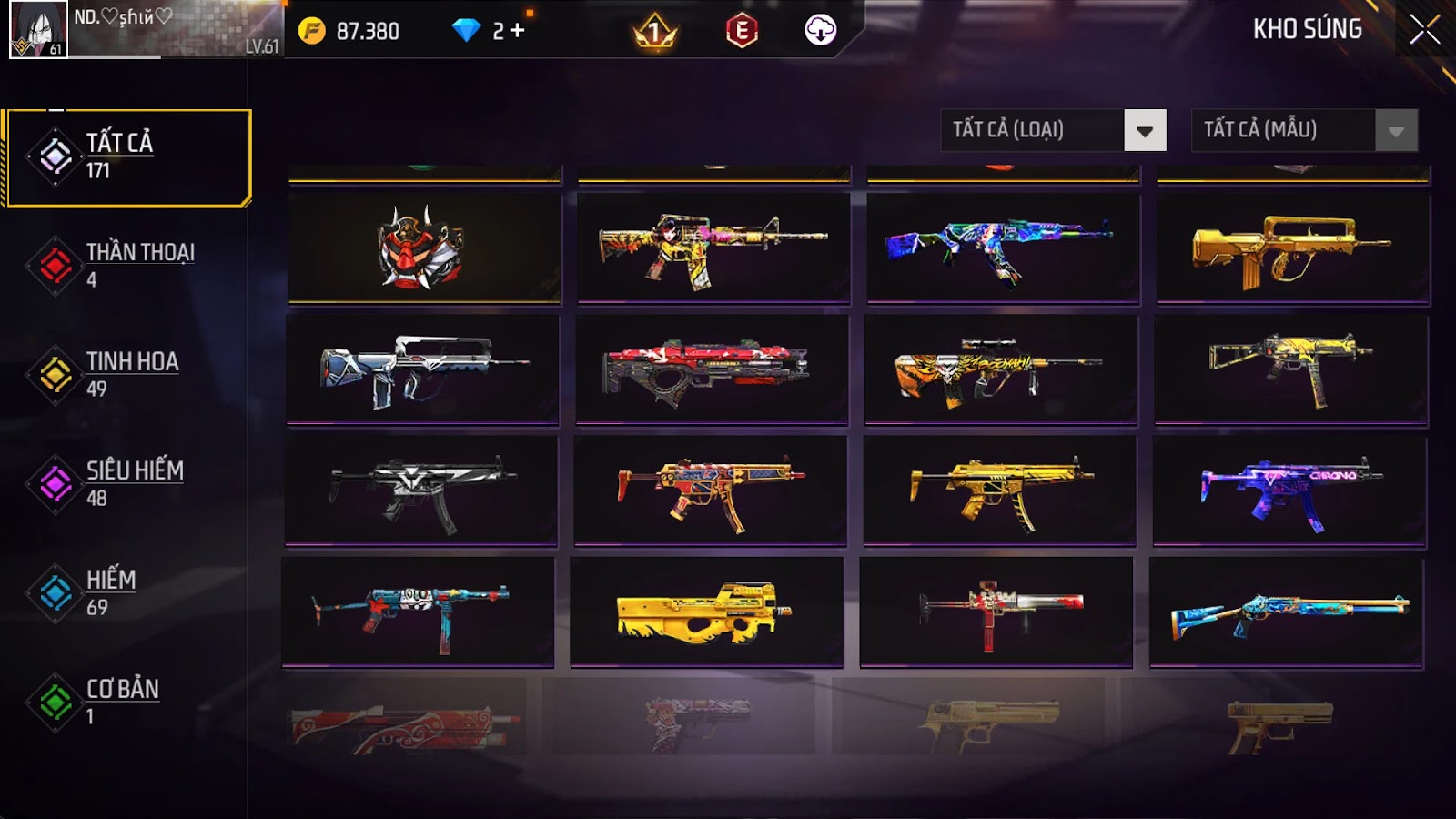Open the red hexagon E icon
The image size is (1456, 819).
[742, 32]
